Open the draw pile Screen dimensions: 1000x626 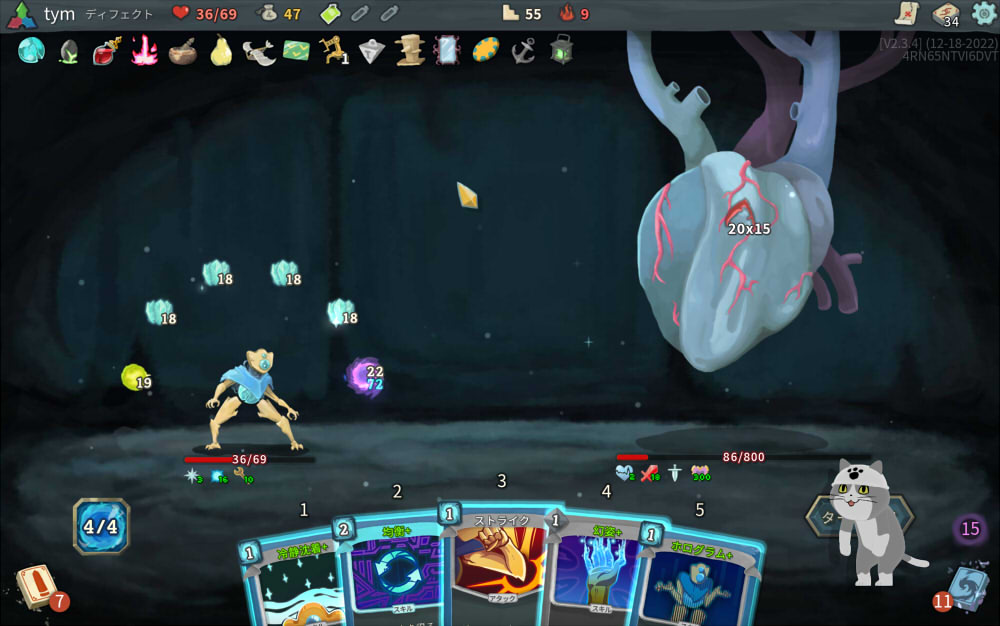click(x=36, y=587)
